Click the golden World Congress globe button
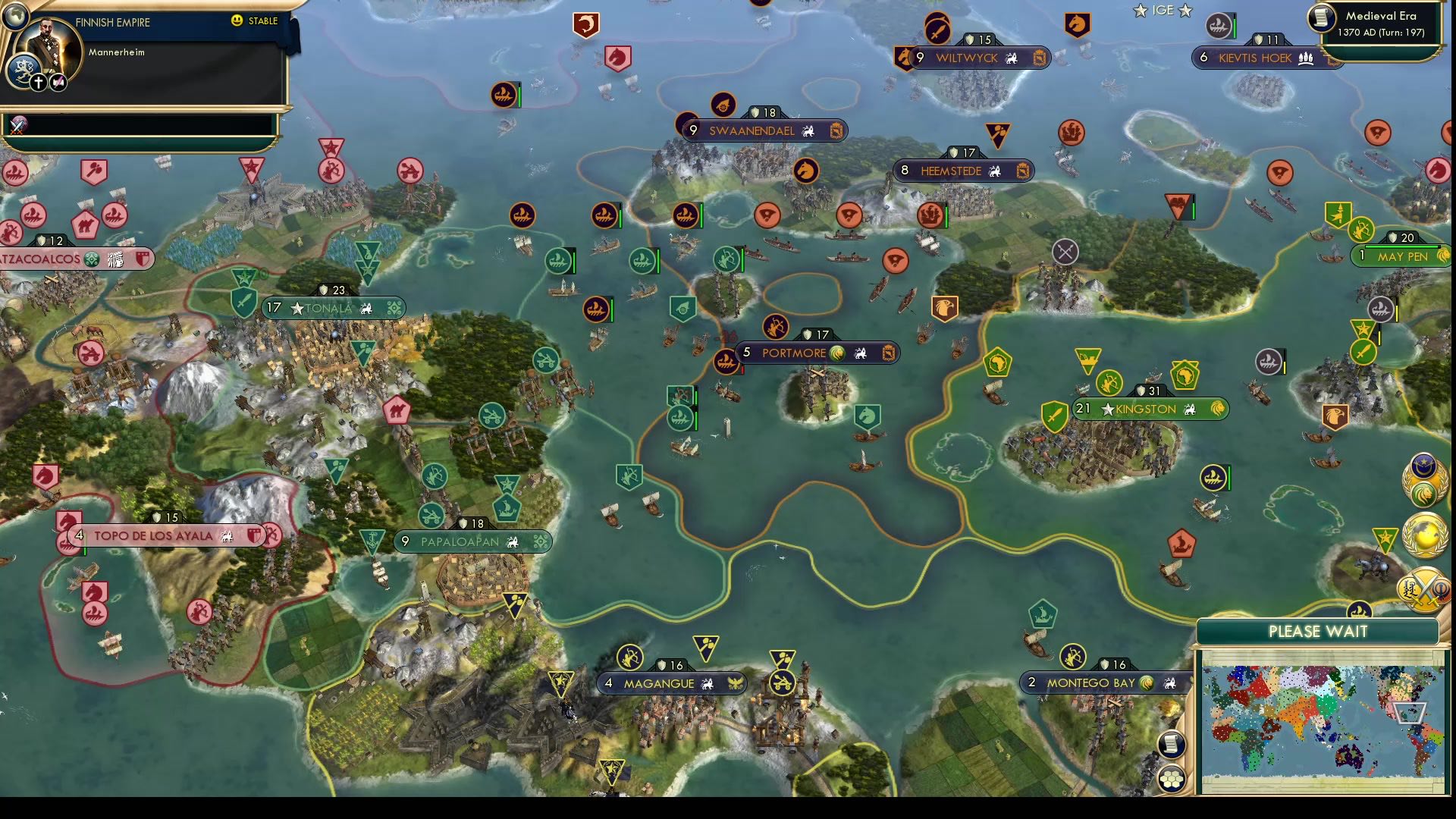 pos(1426,535)
